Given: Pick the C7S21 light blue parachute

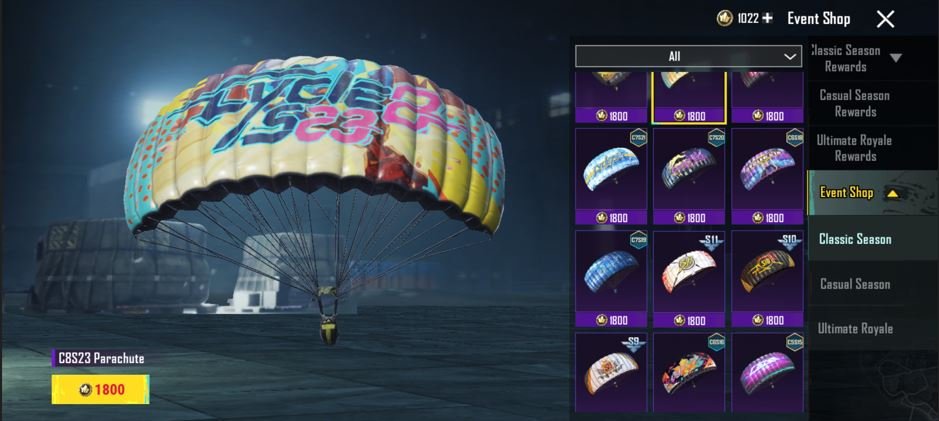Looking at the screenshot, I should (611, 168).
